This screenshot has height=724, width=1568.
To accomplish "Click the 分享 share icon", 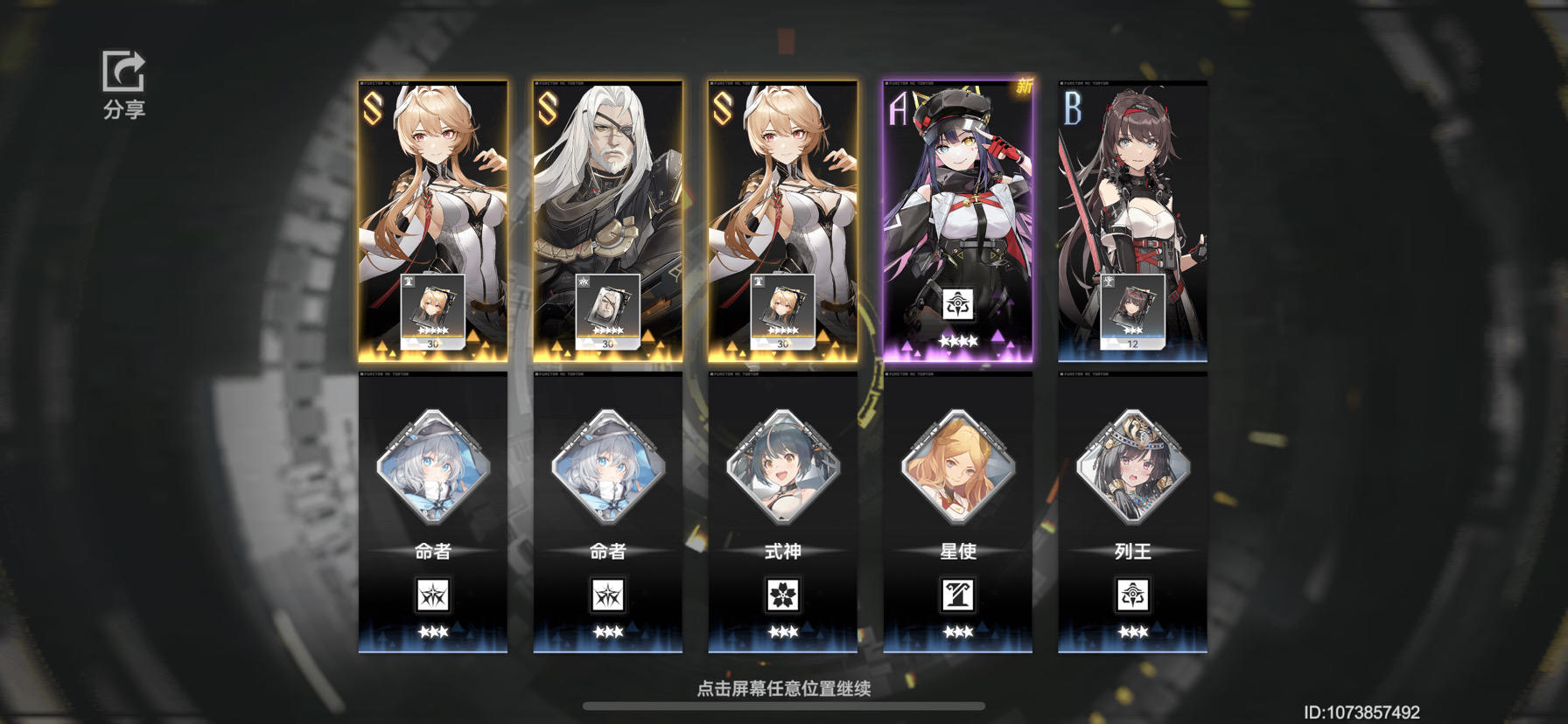I will click(x=123, y=73).
